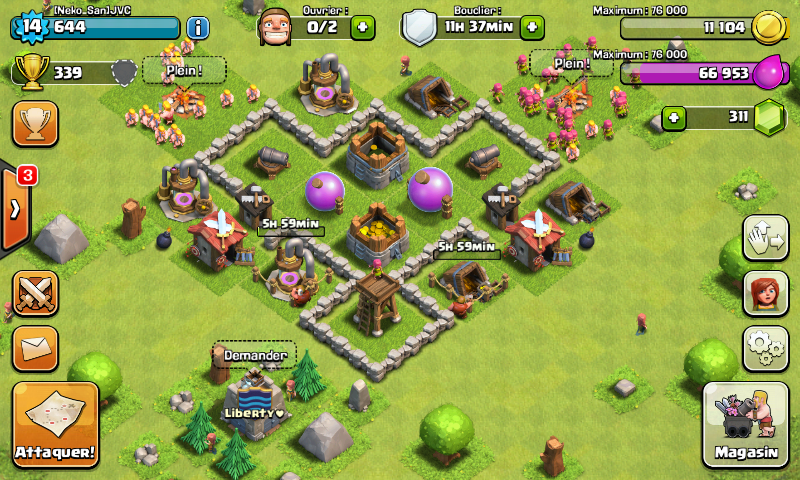This screenshot has width=800, height=480.
Task: Expand the side panel with the arrow tab
Action: [14, 210]
